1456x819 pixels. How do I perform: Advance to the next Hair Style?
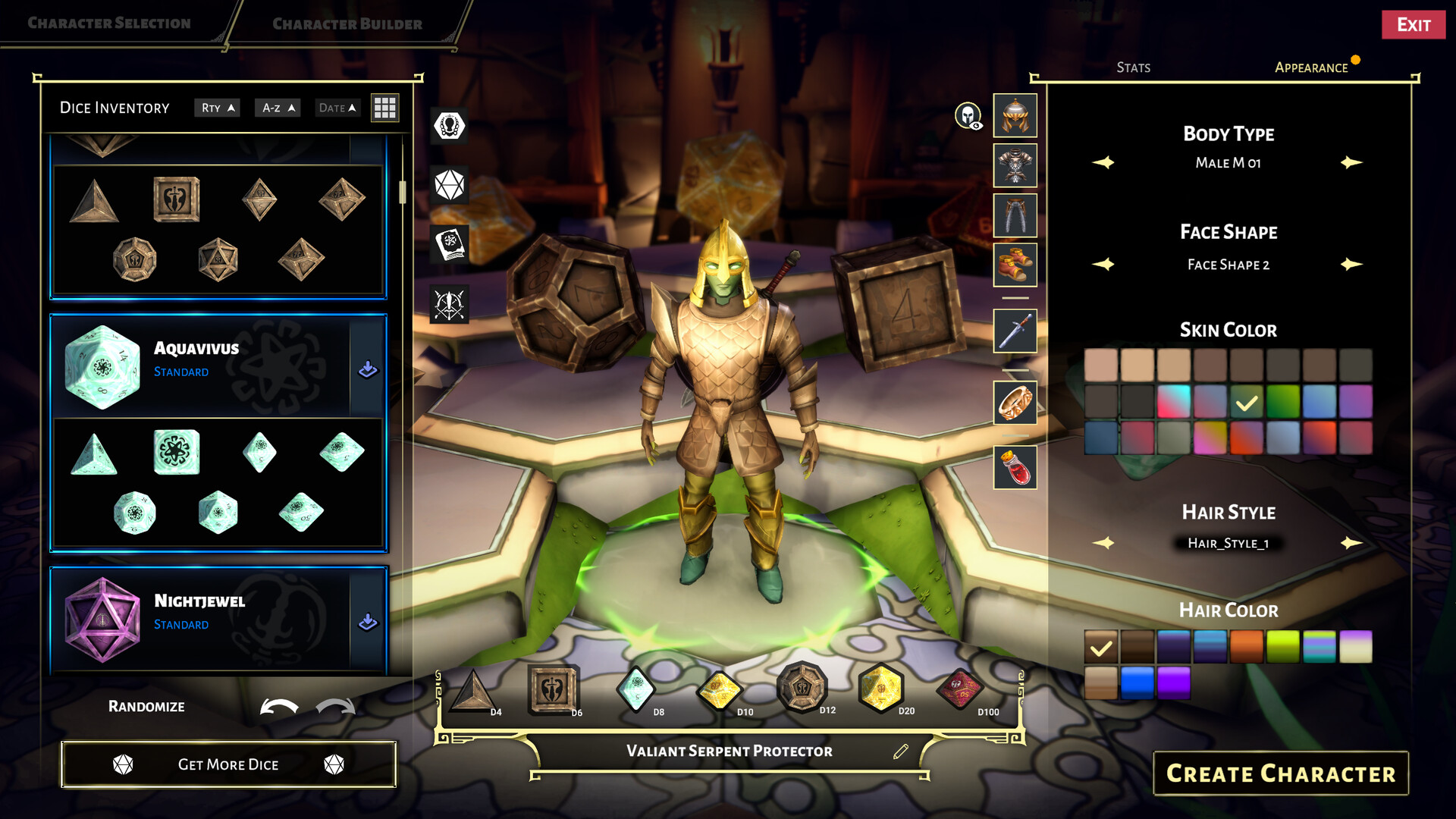point(1351,543)
